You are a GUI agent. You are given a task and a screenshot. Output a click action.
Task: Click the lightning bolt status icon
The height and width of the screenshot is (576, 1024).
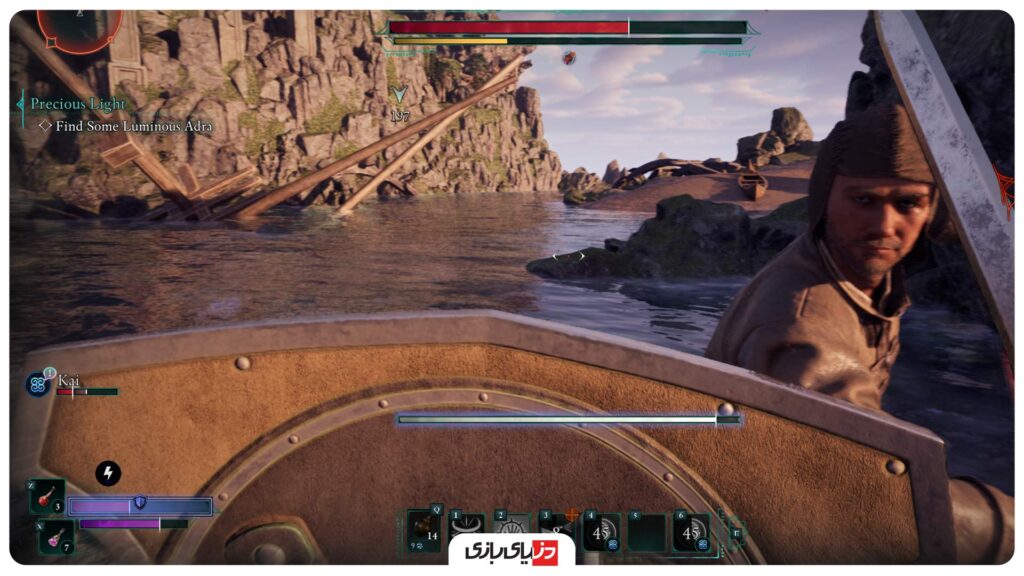108,473
